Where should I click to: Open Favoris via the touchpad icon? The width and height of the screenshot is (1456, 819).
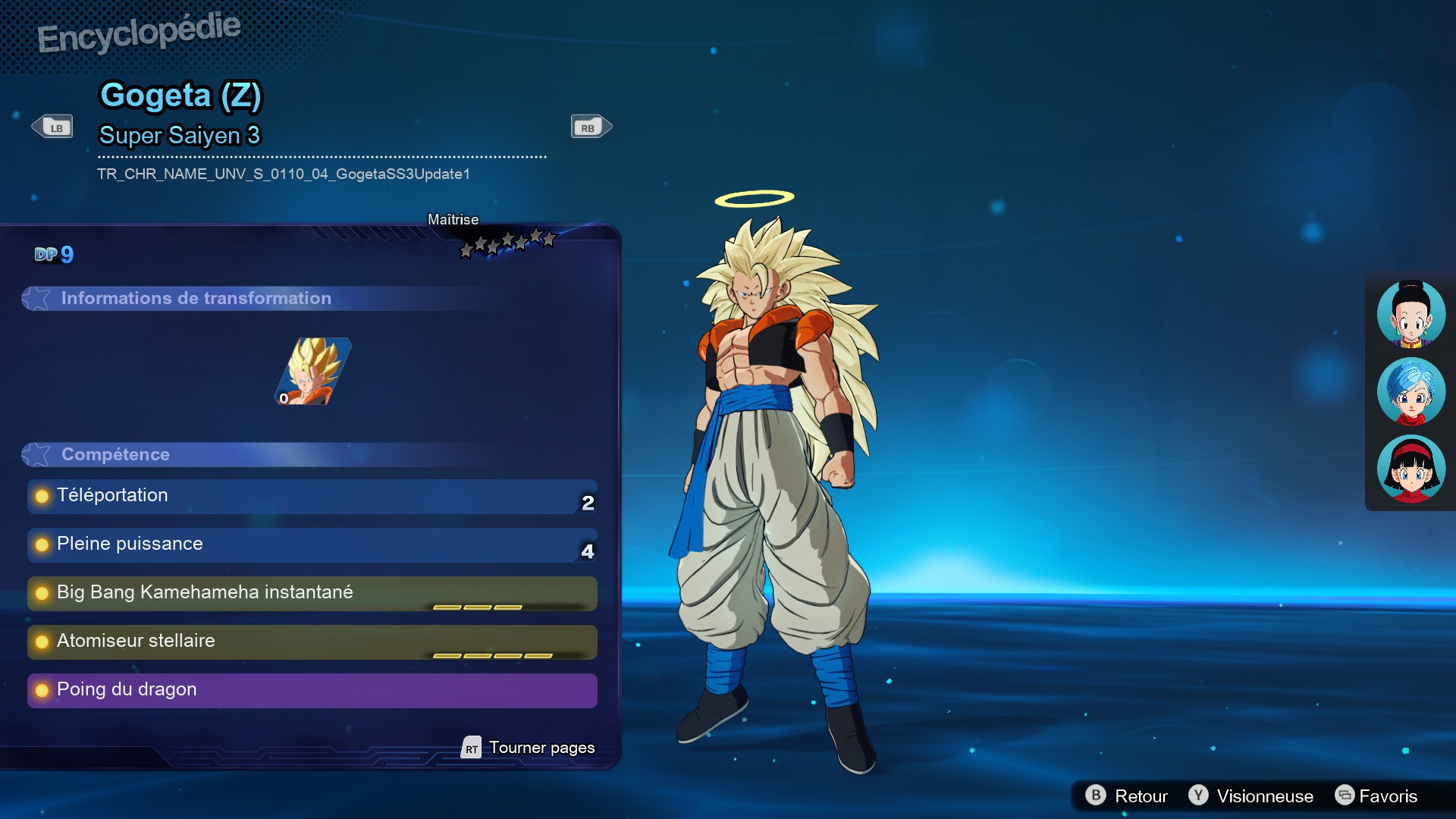pyautogui.click(x=1346, y=796)
